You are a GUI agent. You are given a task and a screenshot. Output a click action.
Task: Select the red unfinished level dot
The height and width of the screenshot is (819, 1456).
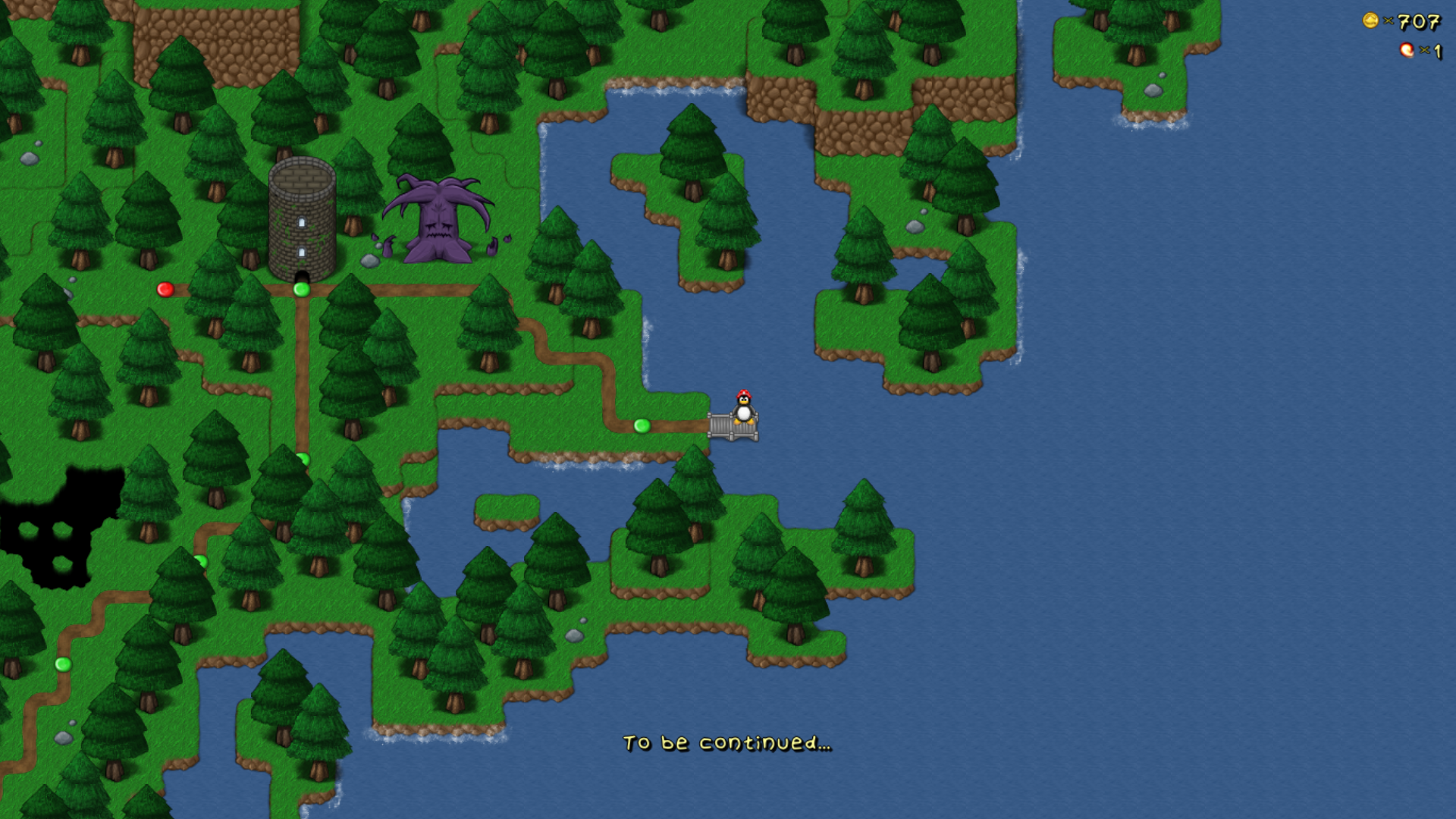(x=165, y=289)
